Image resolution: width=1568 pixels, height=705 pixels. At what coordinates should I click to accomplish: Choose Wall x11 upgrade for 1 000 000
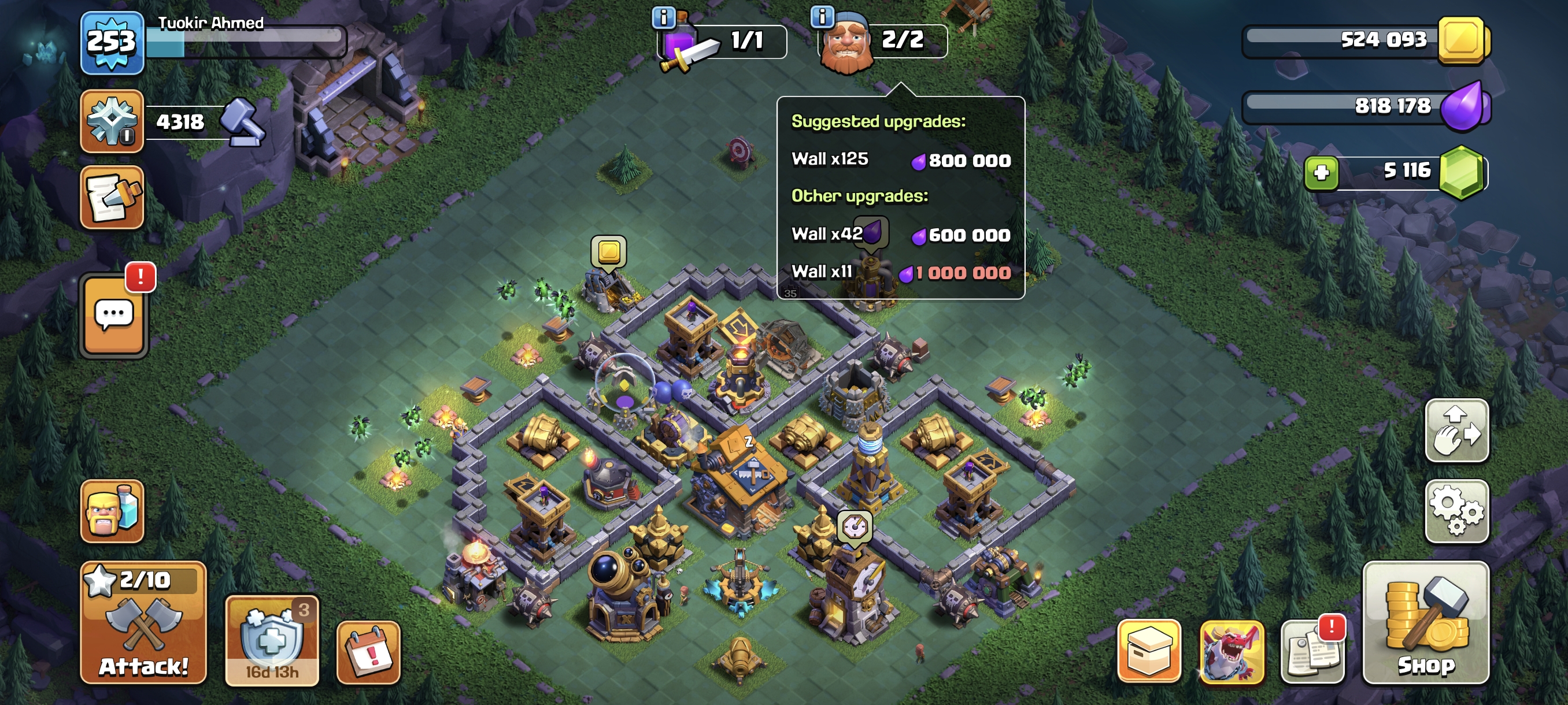pyautogui.click(x=900, y=272)
